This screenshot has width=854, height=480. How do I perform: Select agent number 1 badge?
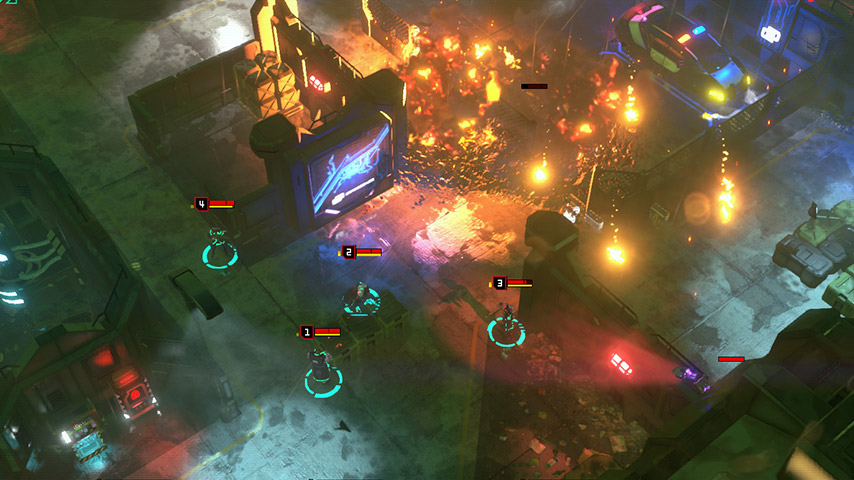coord(307,331)
